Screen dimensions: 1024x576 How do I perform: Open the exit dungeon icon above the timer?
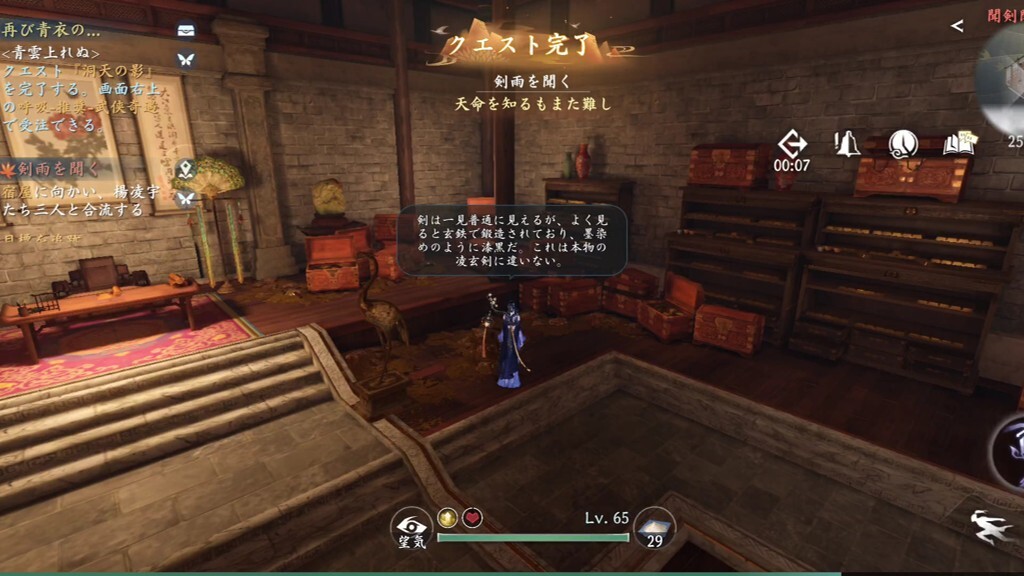pyautogui.click(x=791, y=143)
